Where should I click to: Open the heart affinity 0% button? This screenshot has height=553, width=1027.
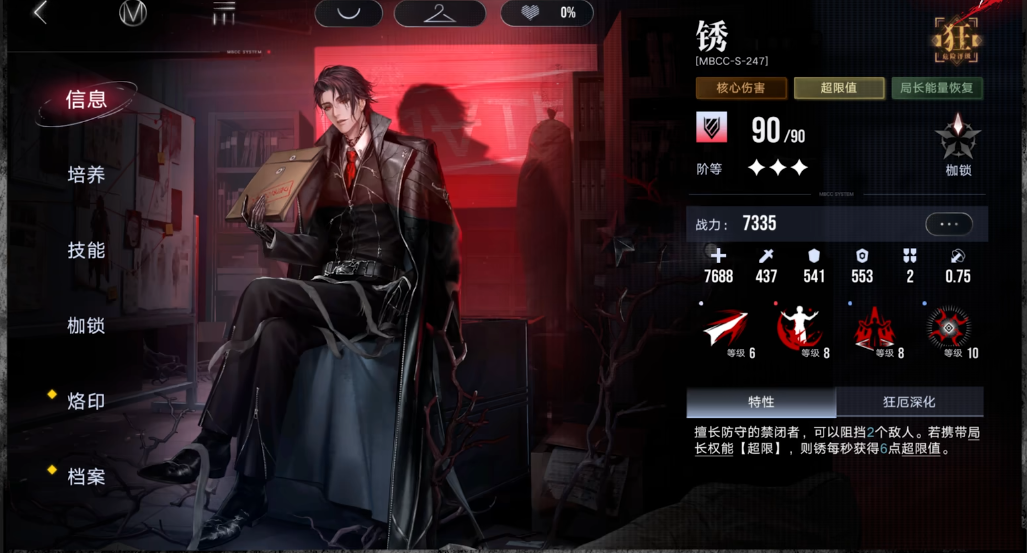[x=546, y=13]
